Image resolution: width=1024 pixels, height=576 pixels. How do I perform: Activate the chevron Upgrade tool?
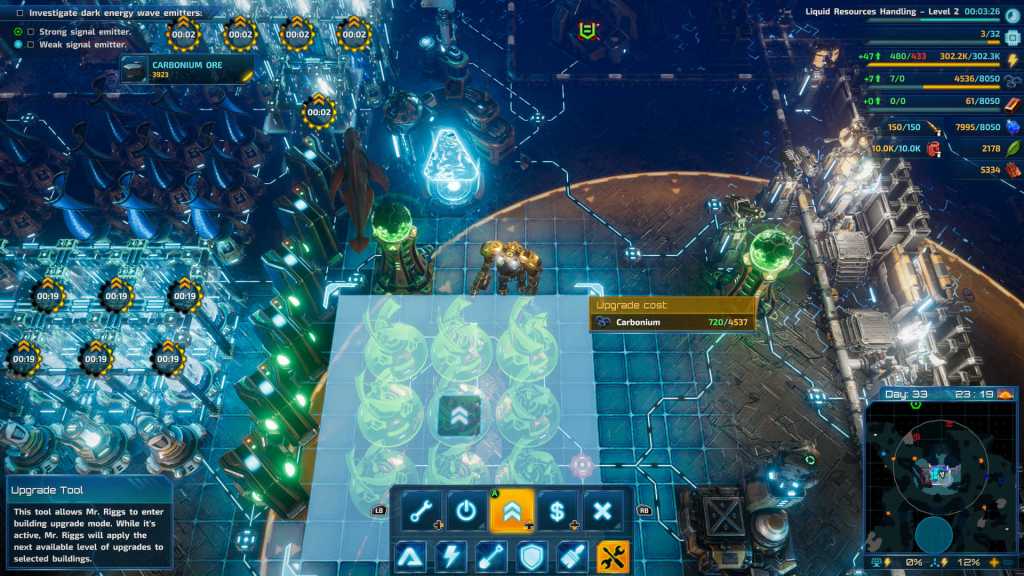(511, 510)
